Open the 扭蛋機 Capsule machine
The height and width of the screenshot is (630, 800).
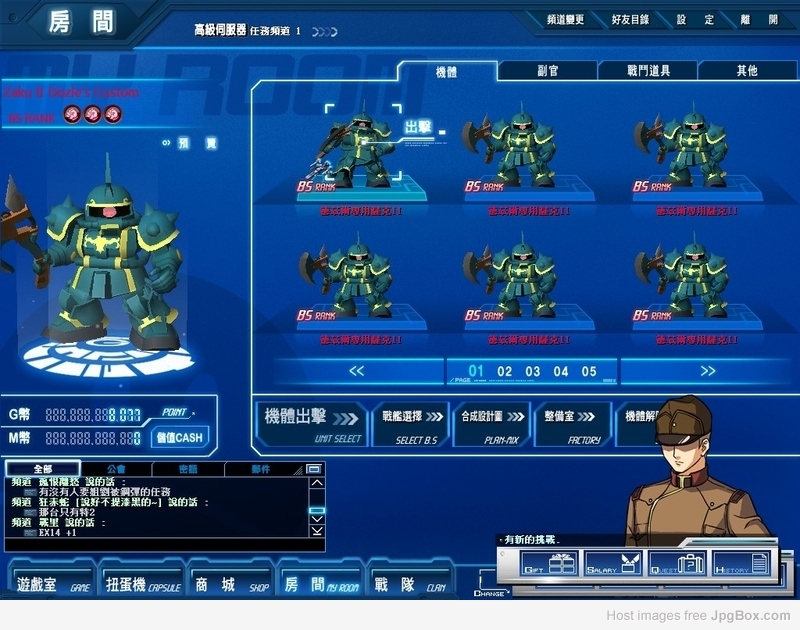point(143,584)
